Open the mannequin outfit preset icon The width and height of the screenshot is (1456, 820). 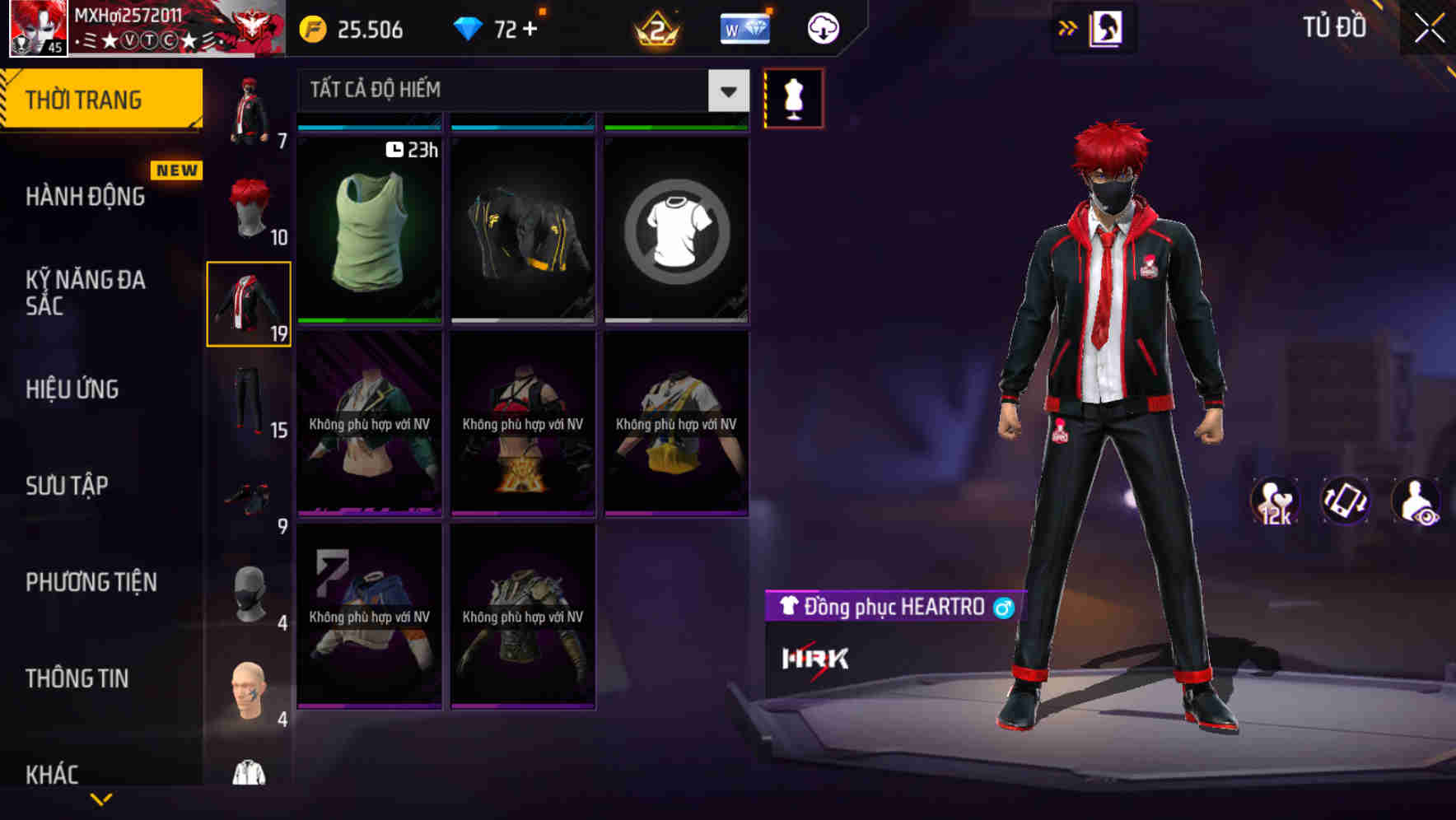[793, 97]
